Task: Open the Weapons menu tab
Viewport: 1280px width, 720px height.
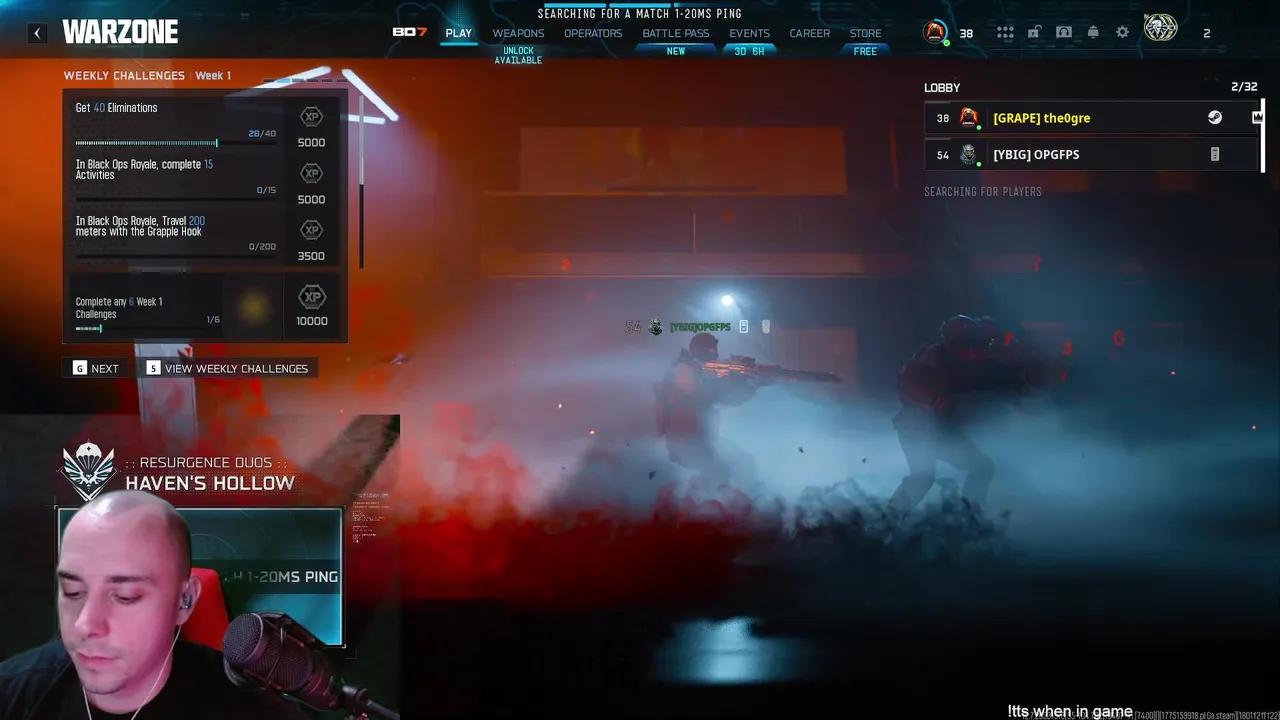Action: [517, 33]
